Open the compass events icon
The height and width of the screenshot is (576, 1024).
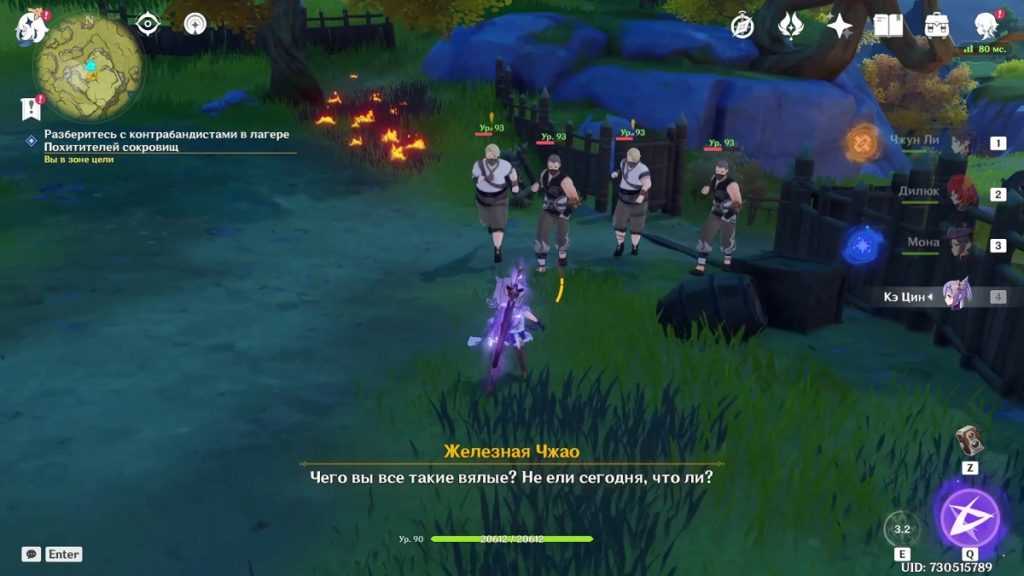tap(742, 26)
